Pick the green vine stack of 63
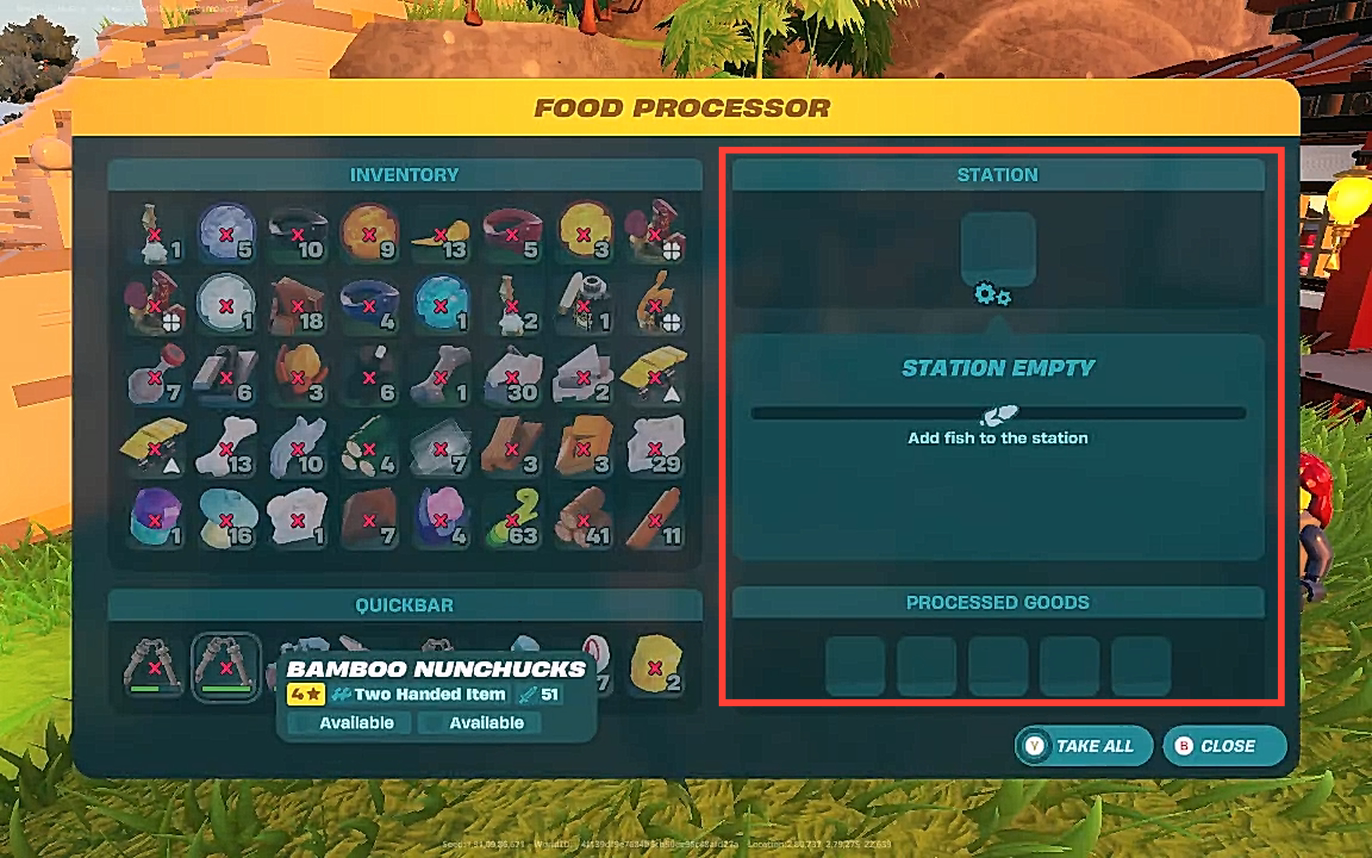The image size is (1372, 858). coord(512,520)
